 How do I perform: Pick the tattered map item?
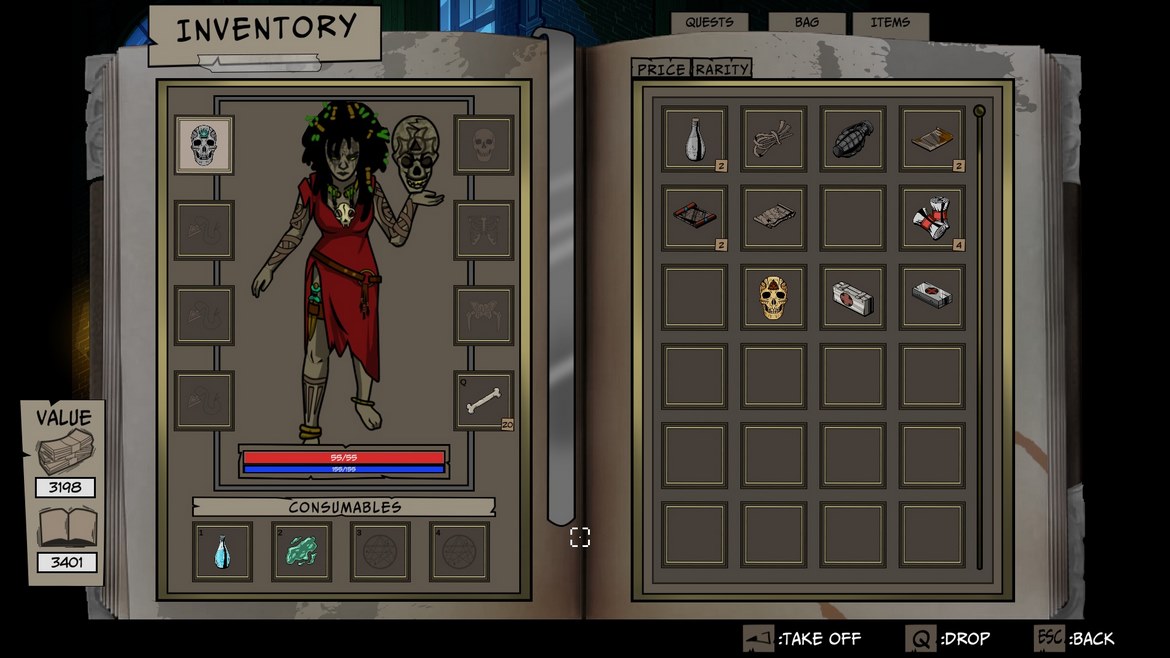coord(773,217)
